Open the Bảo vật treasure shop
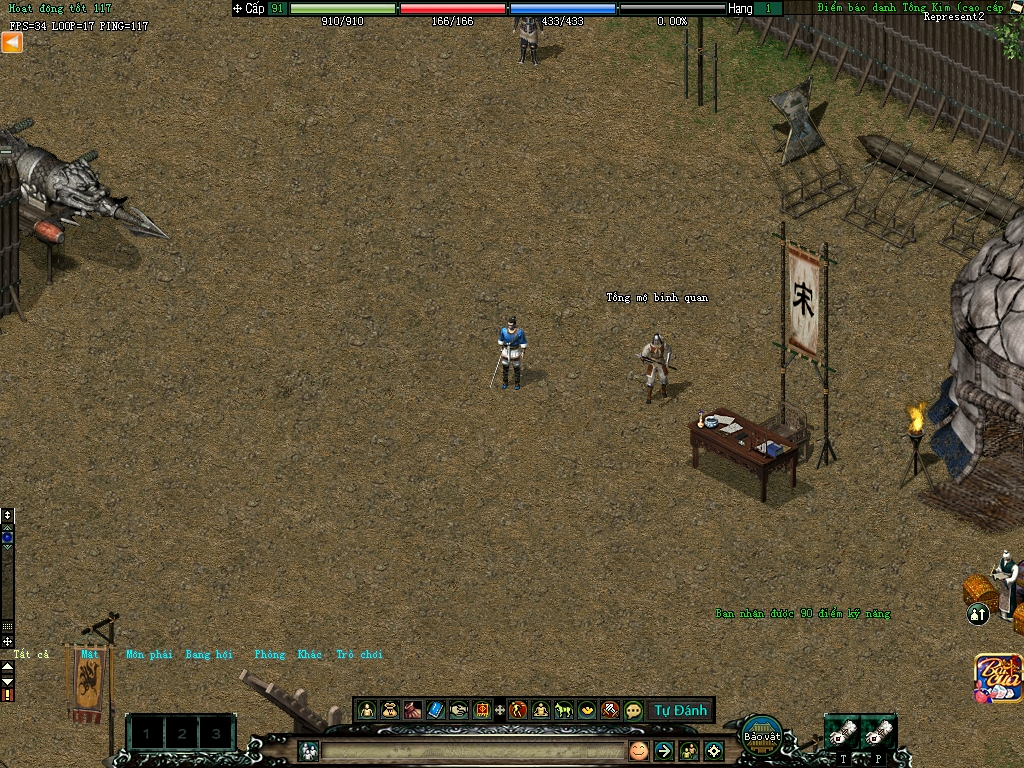This screenshot has width=1024, height=768. coord(762,733)
